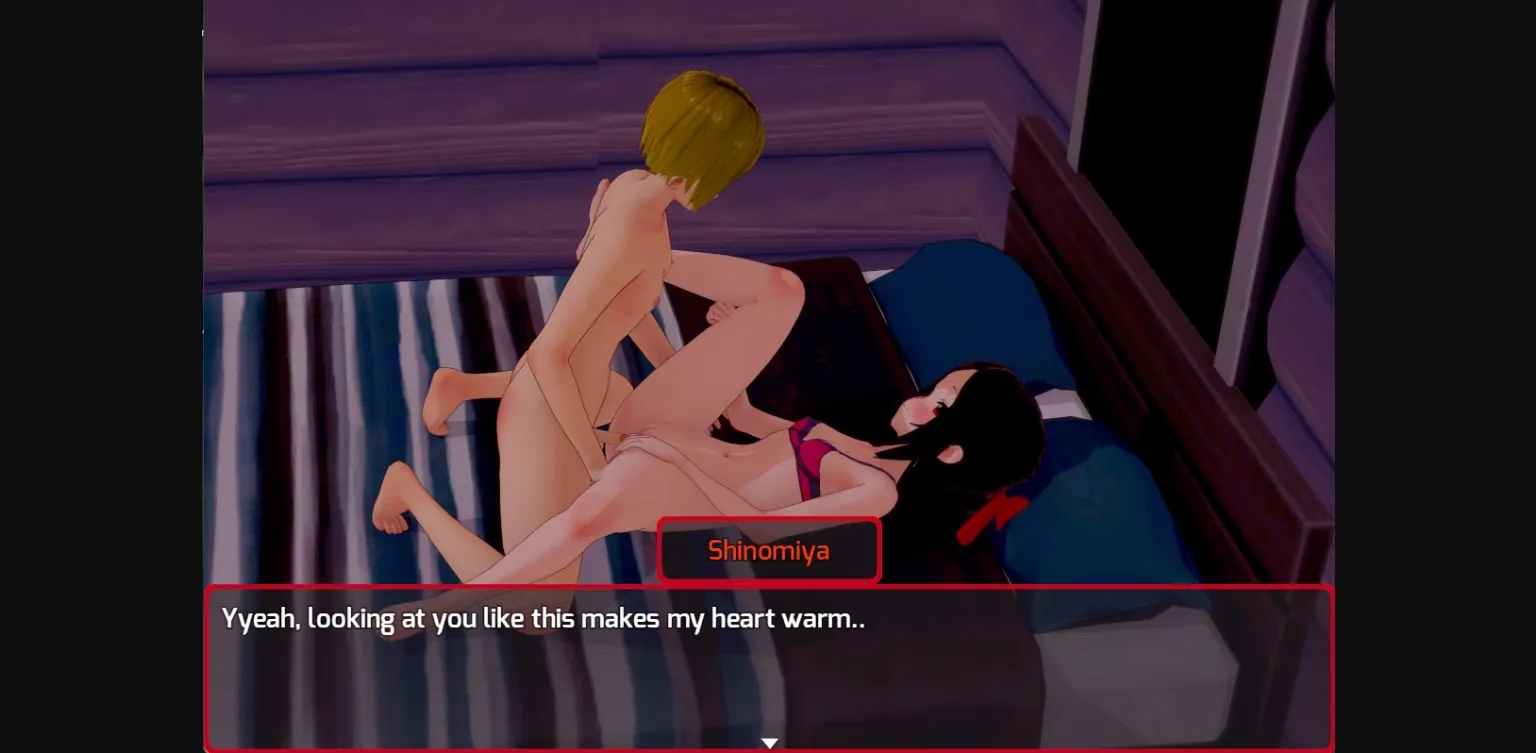Click the left black letterbox margin
Viewport: 1536px width, 753px height.
[x=100, y=376]
